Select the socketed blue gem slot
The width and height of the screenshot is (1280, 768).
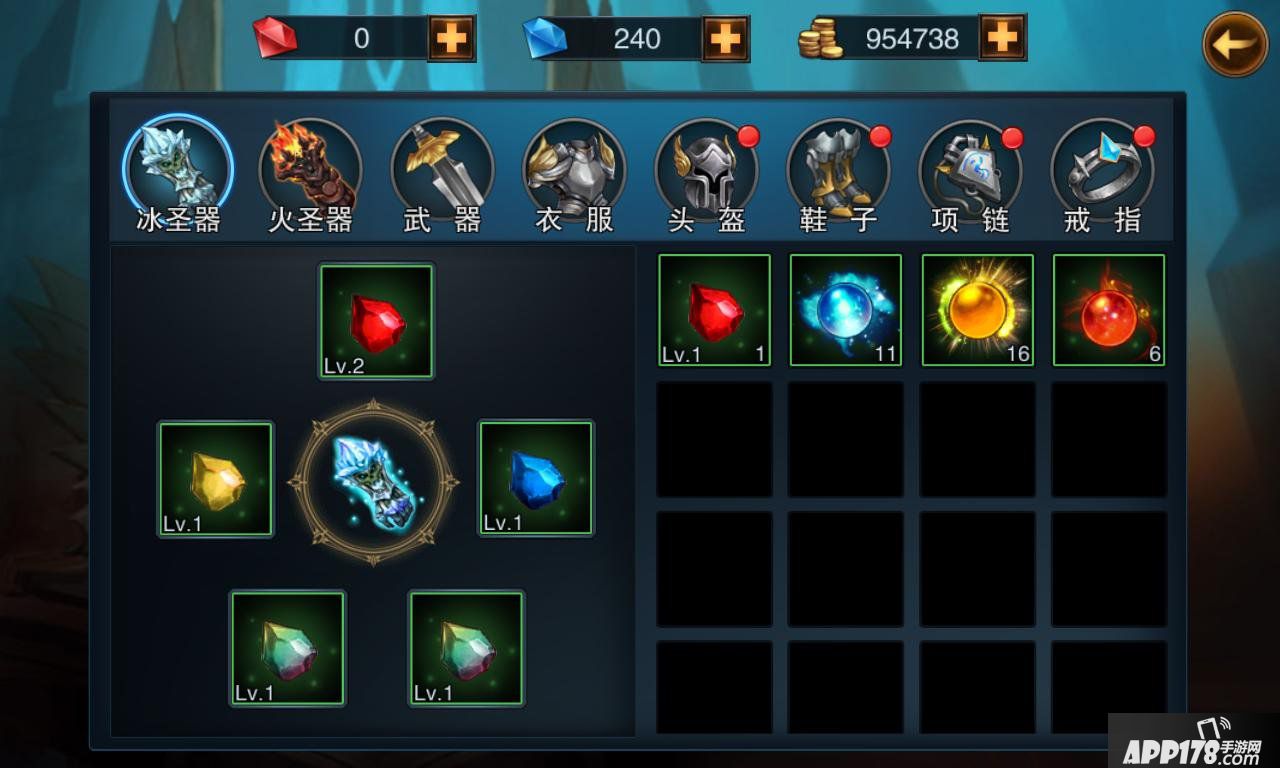(x=536, y=479)
